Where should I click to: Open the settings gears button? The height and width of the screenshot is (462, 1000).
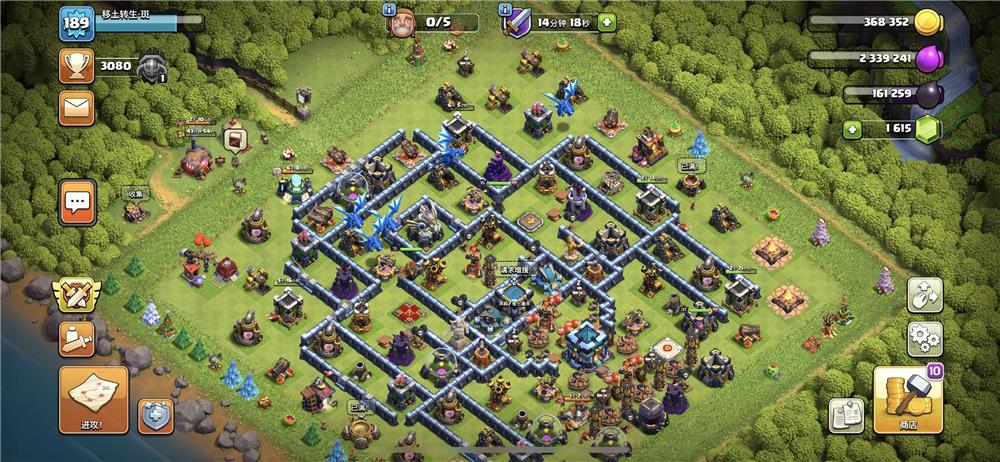(925, 339)
